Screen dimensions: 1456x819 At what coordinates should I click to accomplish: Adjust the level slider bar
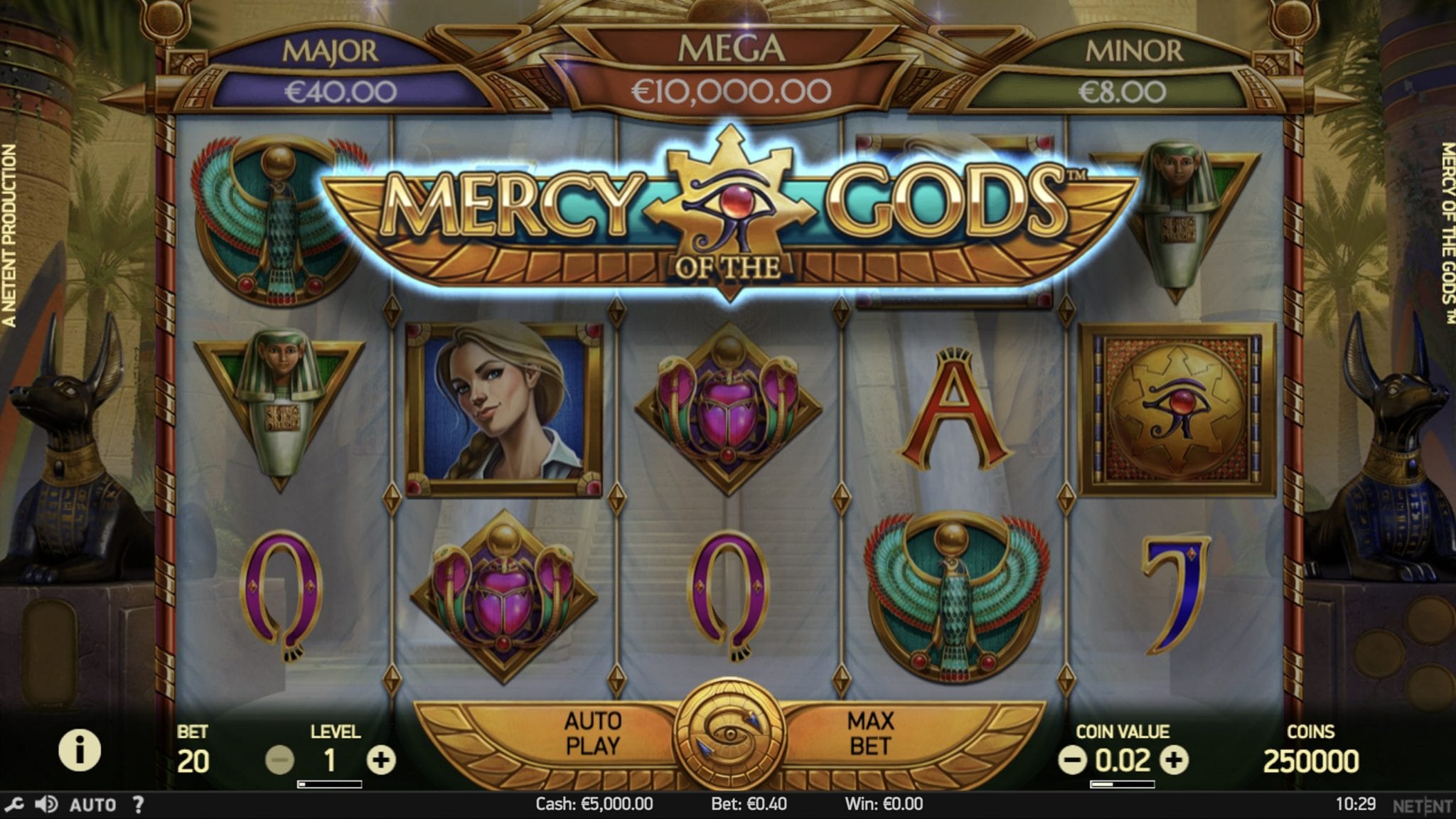point(329,784)
